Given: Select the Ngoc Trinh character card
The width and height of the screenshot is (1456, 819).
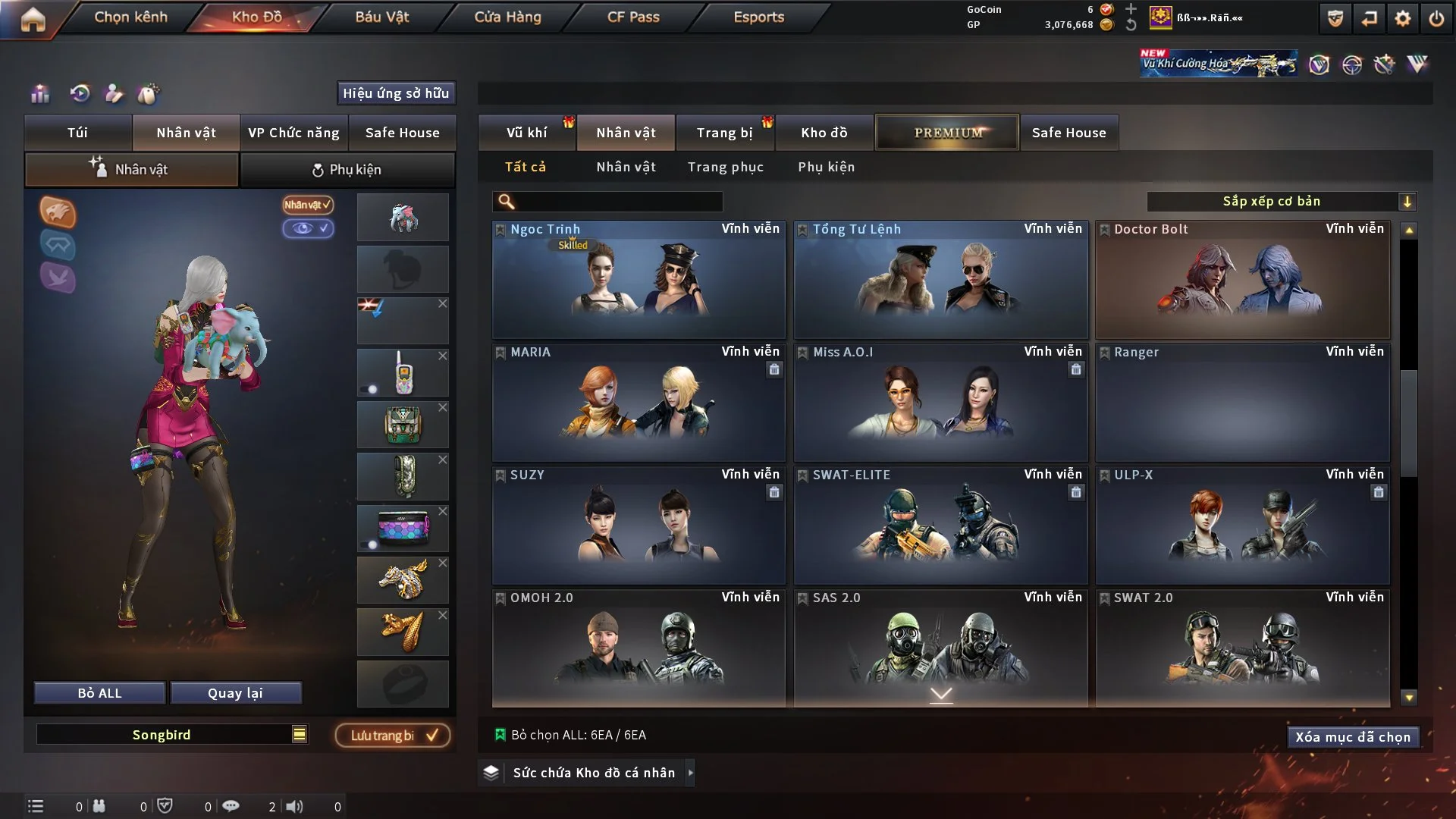Looking at the screenshot, I should point(639,281).
